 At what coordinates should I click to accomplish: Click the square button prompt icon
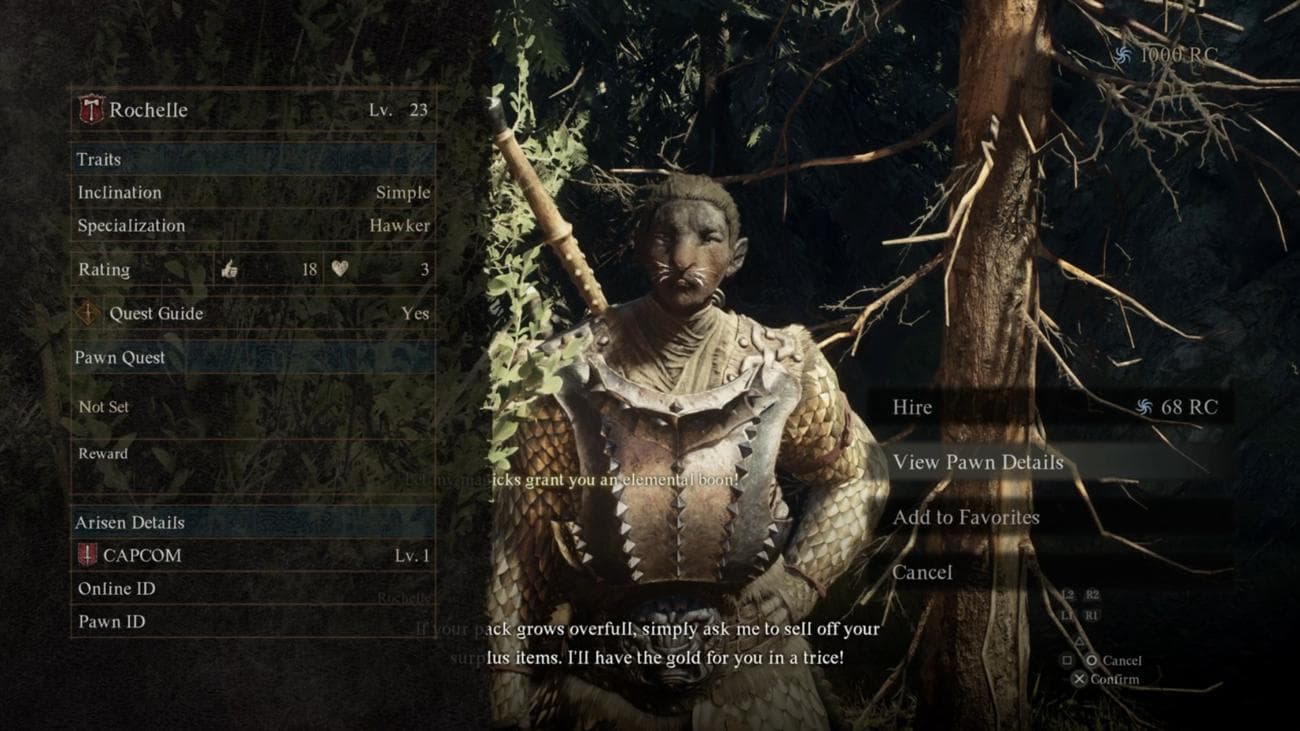pos(1067,661)
